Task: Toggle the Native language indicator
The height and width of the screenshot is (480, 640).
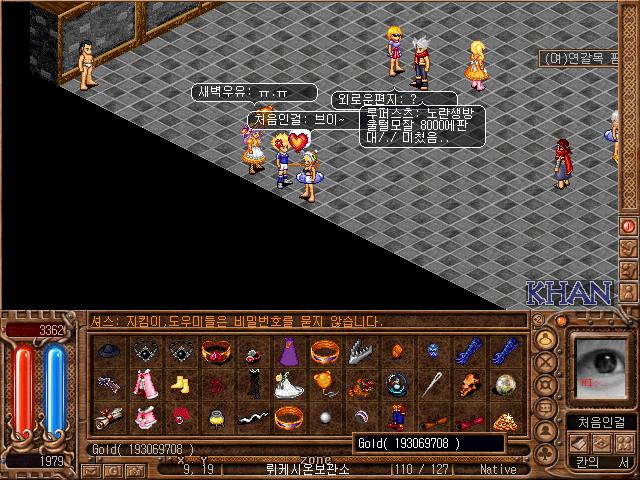Action: click(x=498, y=469)
